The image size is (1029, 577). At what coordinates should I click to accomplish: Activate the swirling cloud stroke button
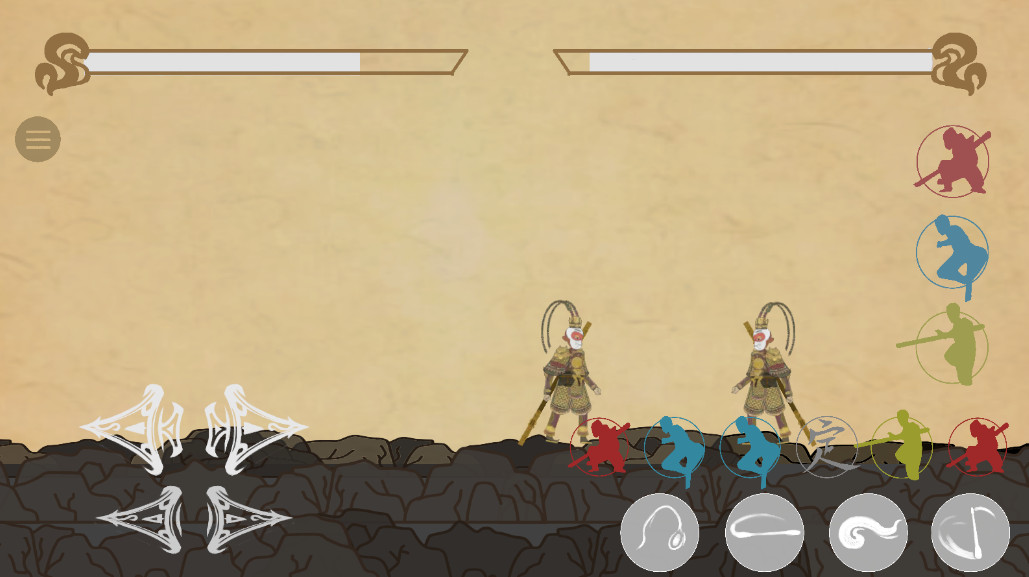868,533
